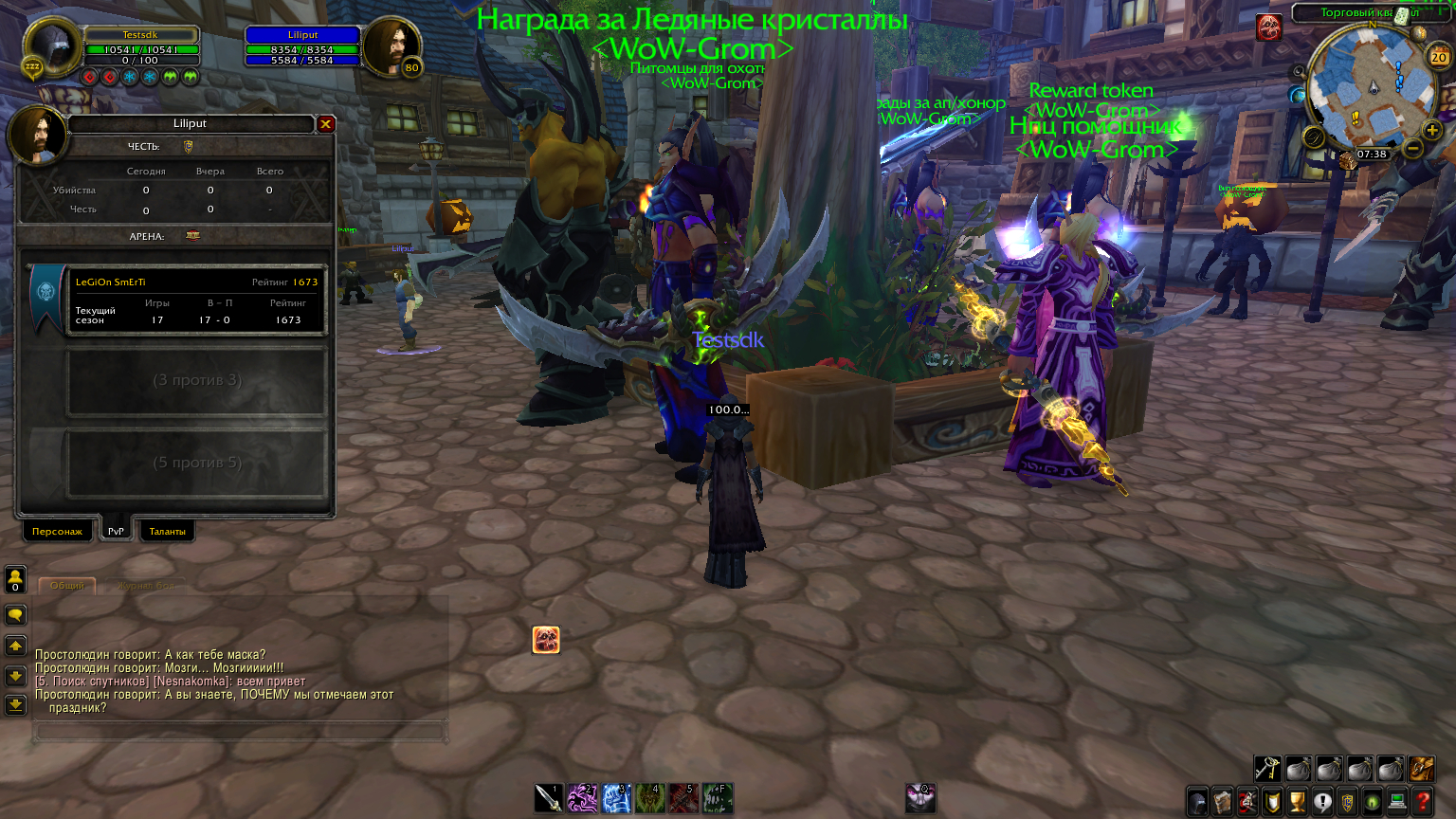
Task: Open Dungeon Finder via the green eye icon
Action: (1373, 801)
